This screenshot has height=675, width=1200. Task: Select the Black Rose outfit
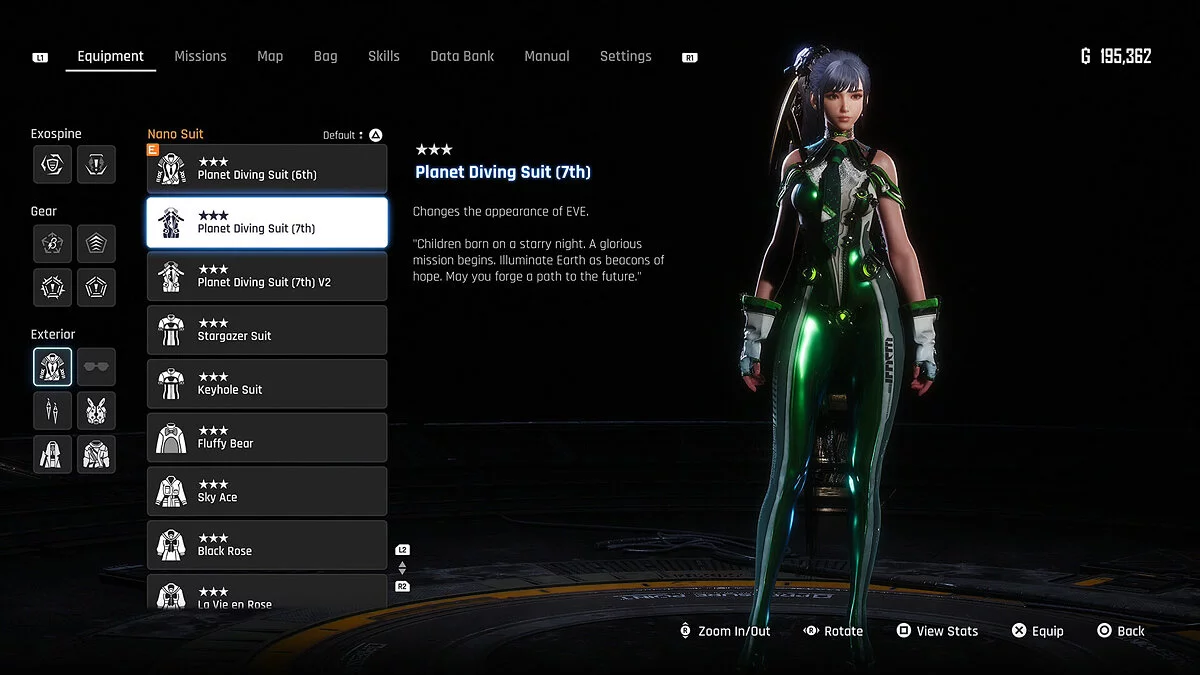[267, 546]
